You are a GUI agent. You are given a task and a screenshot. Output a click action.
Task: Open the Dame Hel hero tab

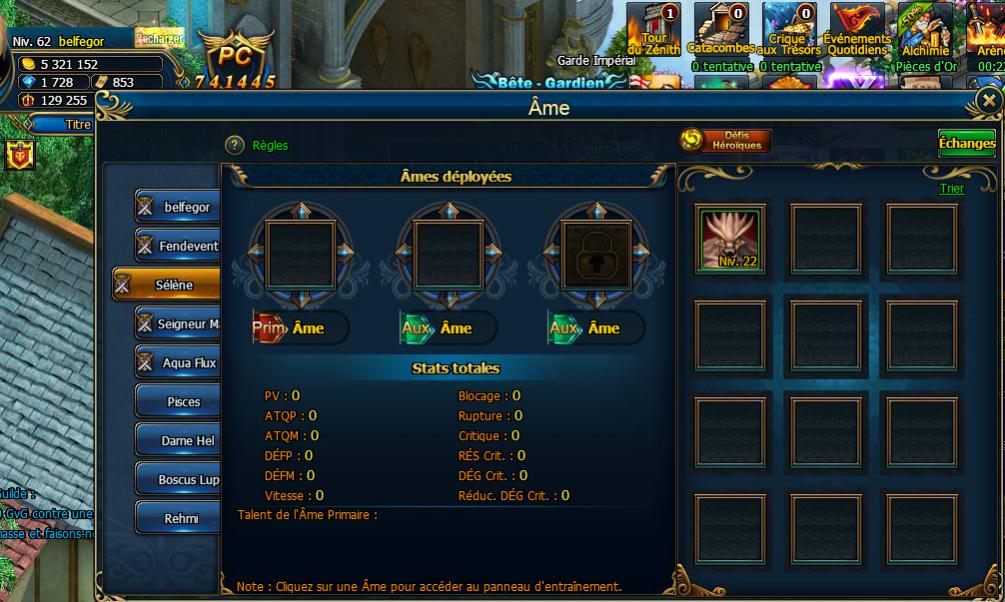coord(177,440)
